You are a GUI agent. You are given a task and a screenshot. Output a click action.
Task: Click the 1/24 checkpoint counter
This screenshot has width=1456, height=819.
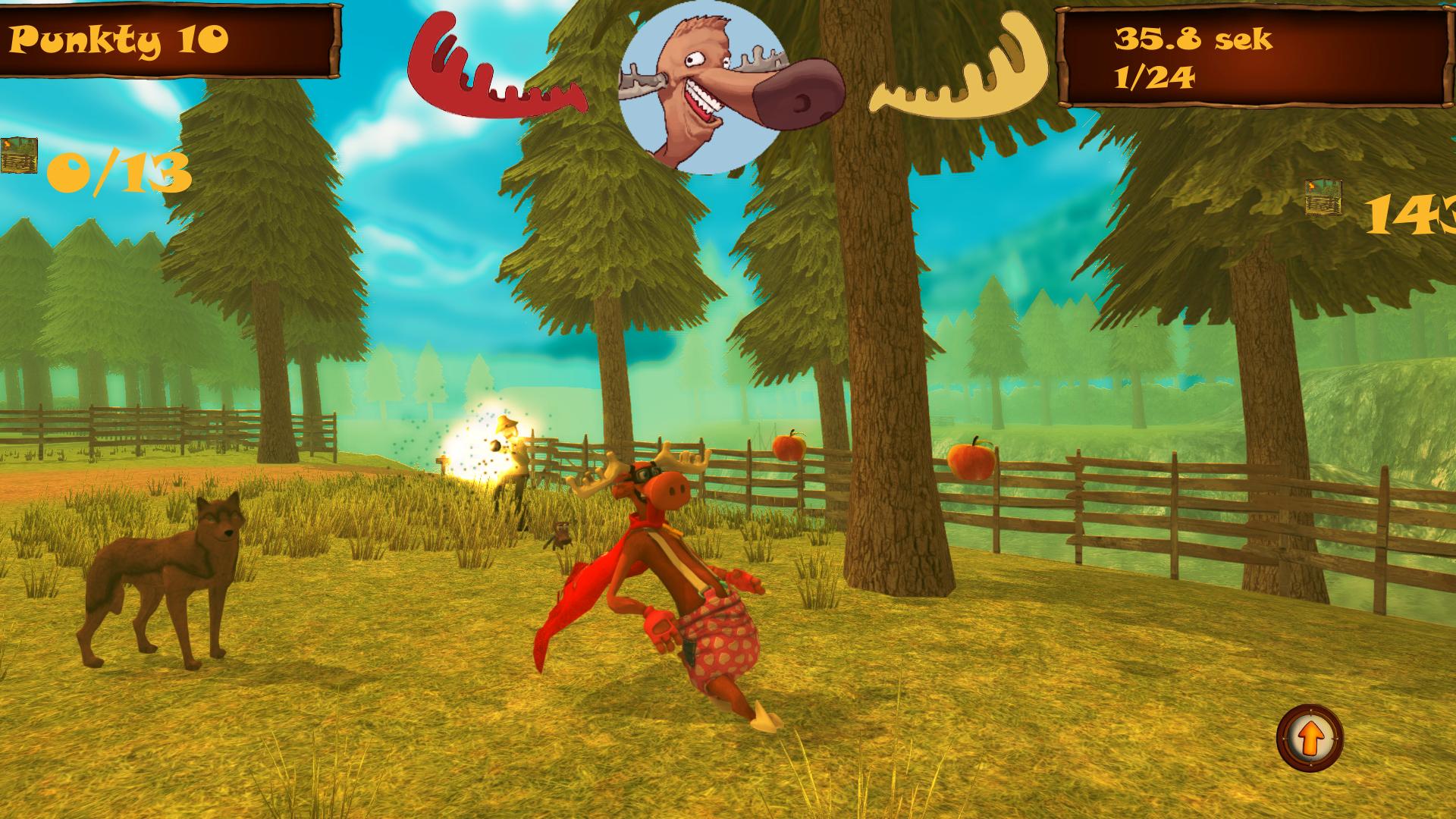(1153, 76)
